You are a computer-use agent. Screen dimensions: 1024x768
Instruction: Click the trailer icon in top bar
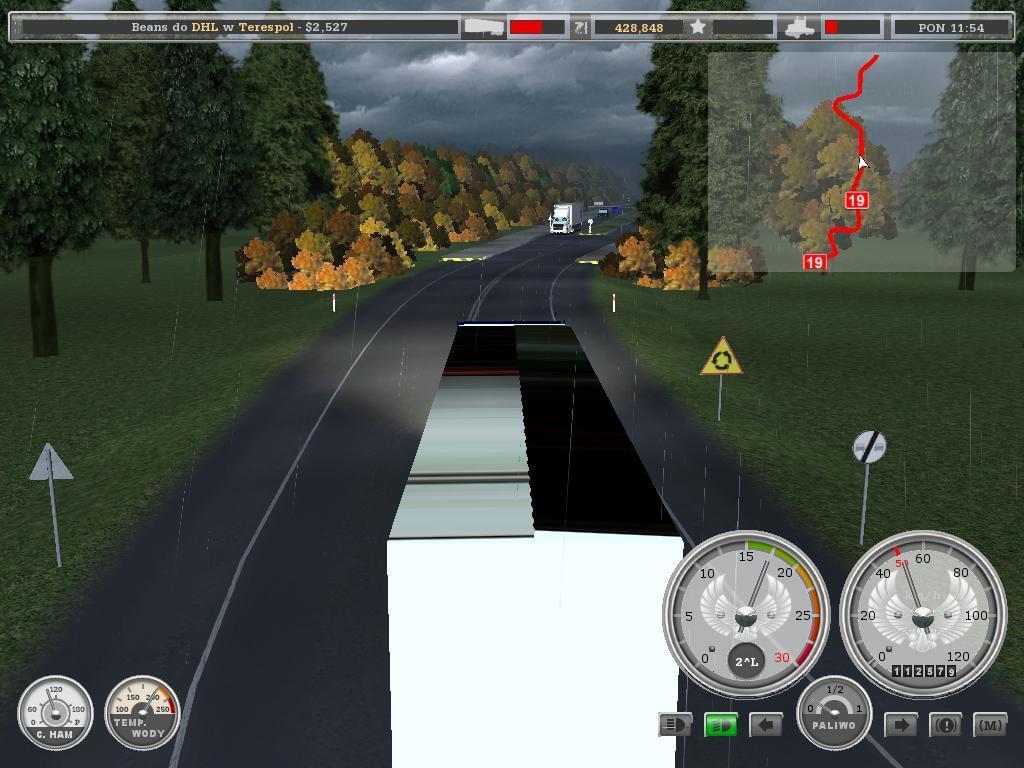point(484,27)
